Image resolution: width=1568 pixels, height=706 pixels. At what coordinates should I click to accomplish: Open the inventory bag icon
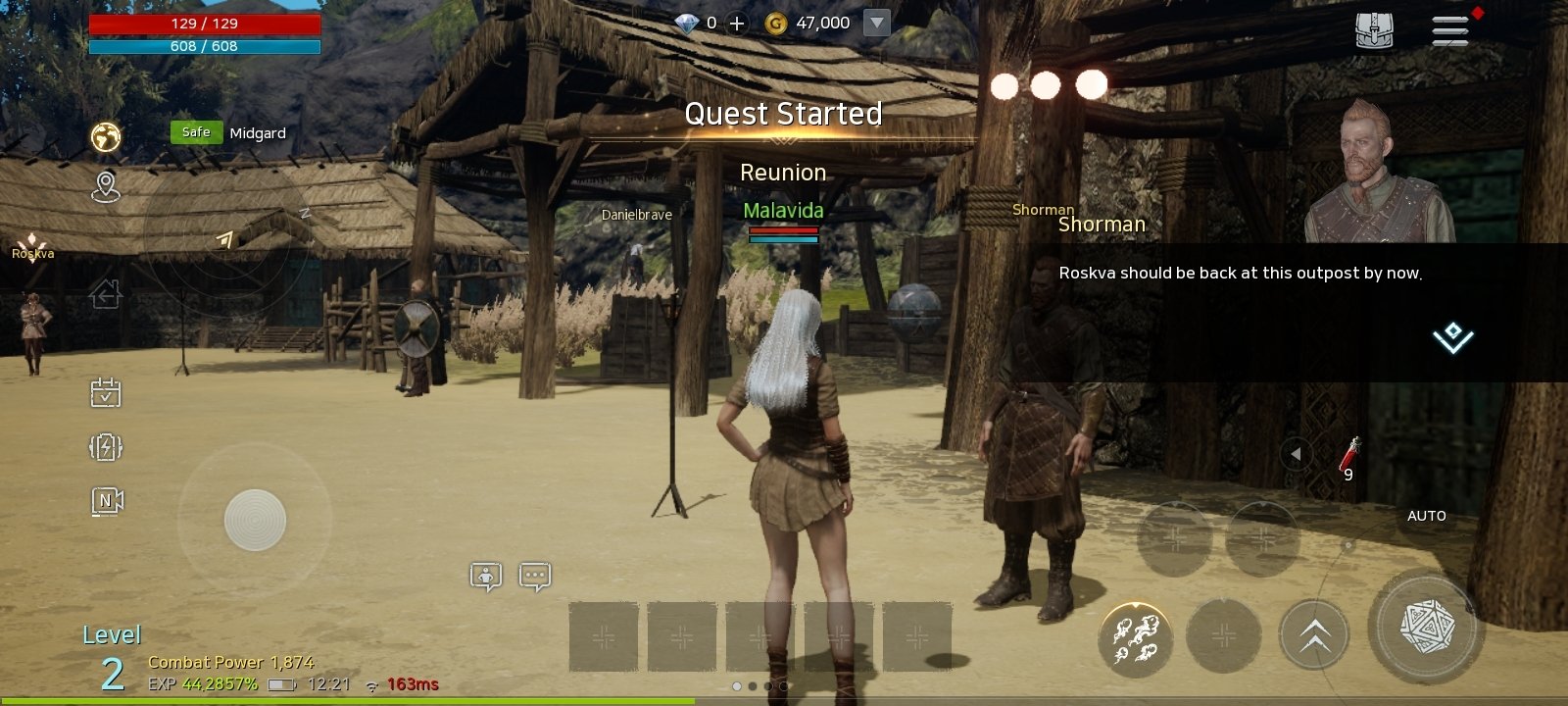coord(1374,31)
